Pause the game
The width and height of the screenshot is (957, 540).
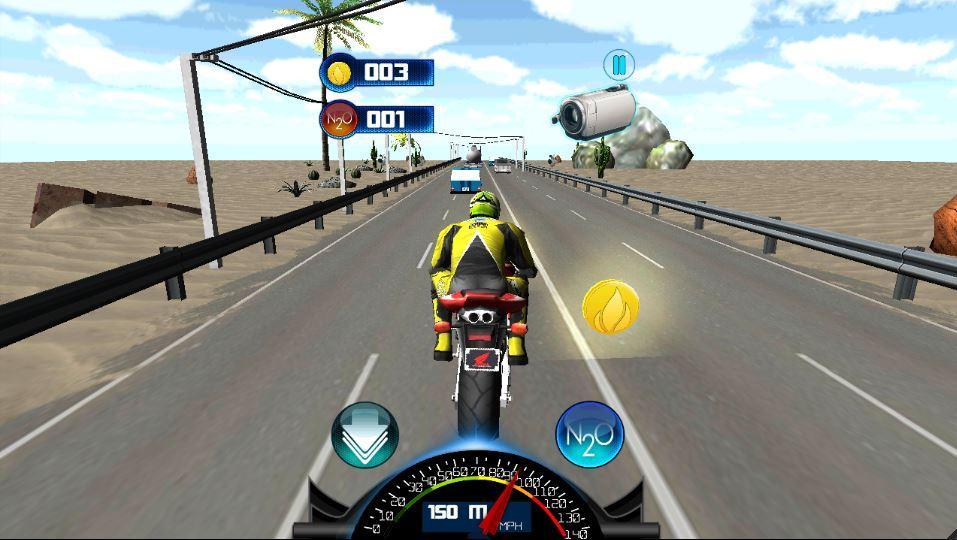(619, 66)
